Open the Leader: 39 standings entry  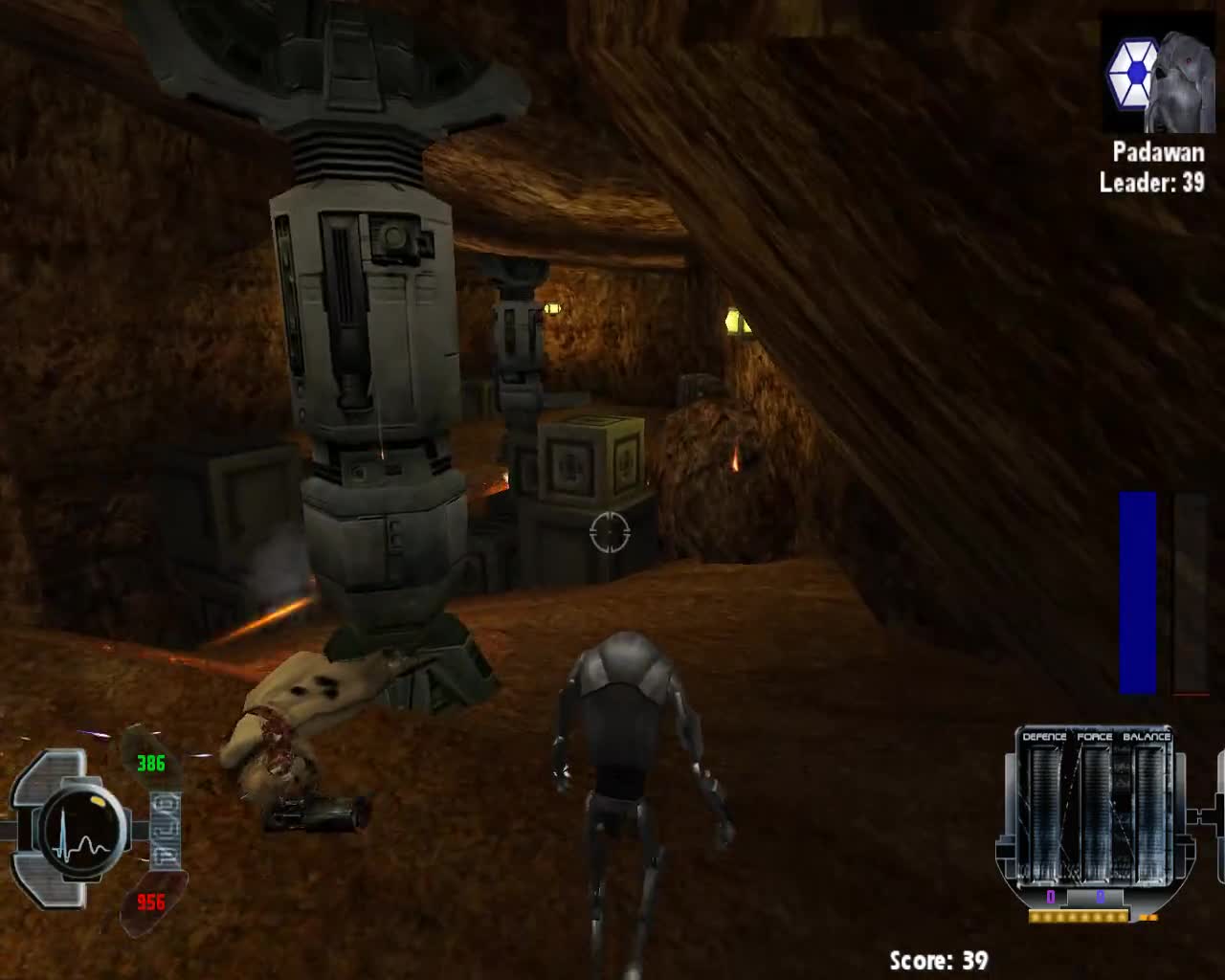1152,184
